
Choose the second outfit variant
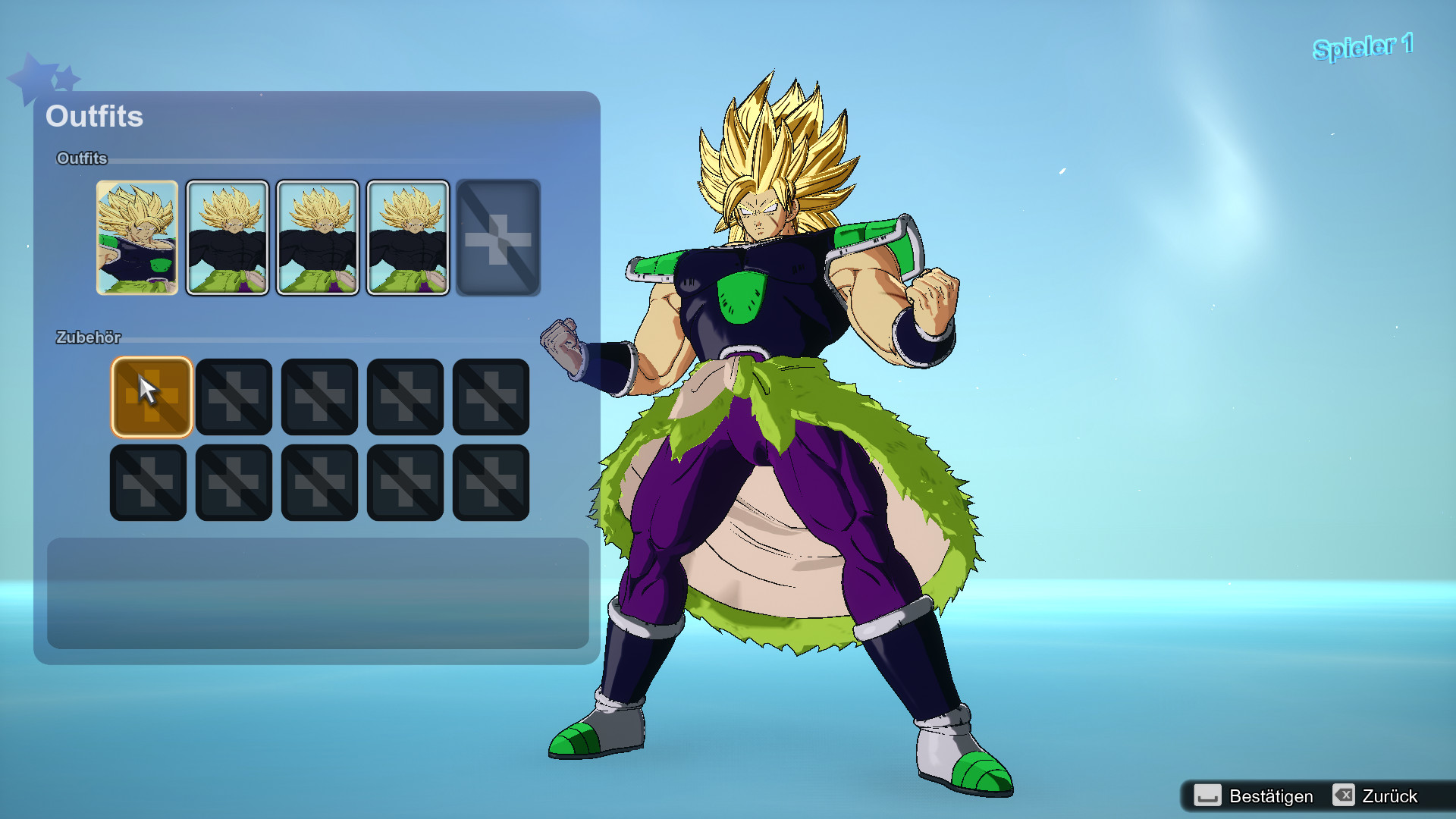tap(227, 237)
